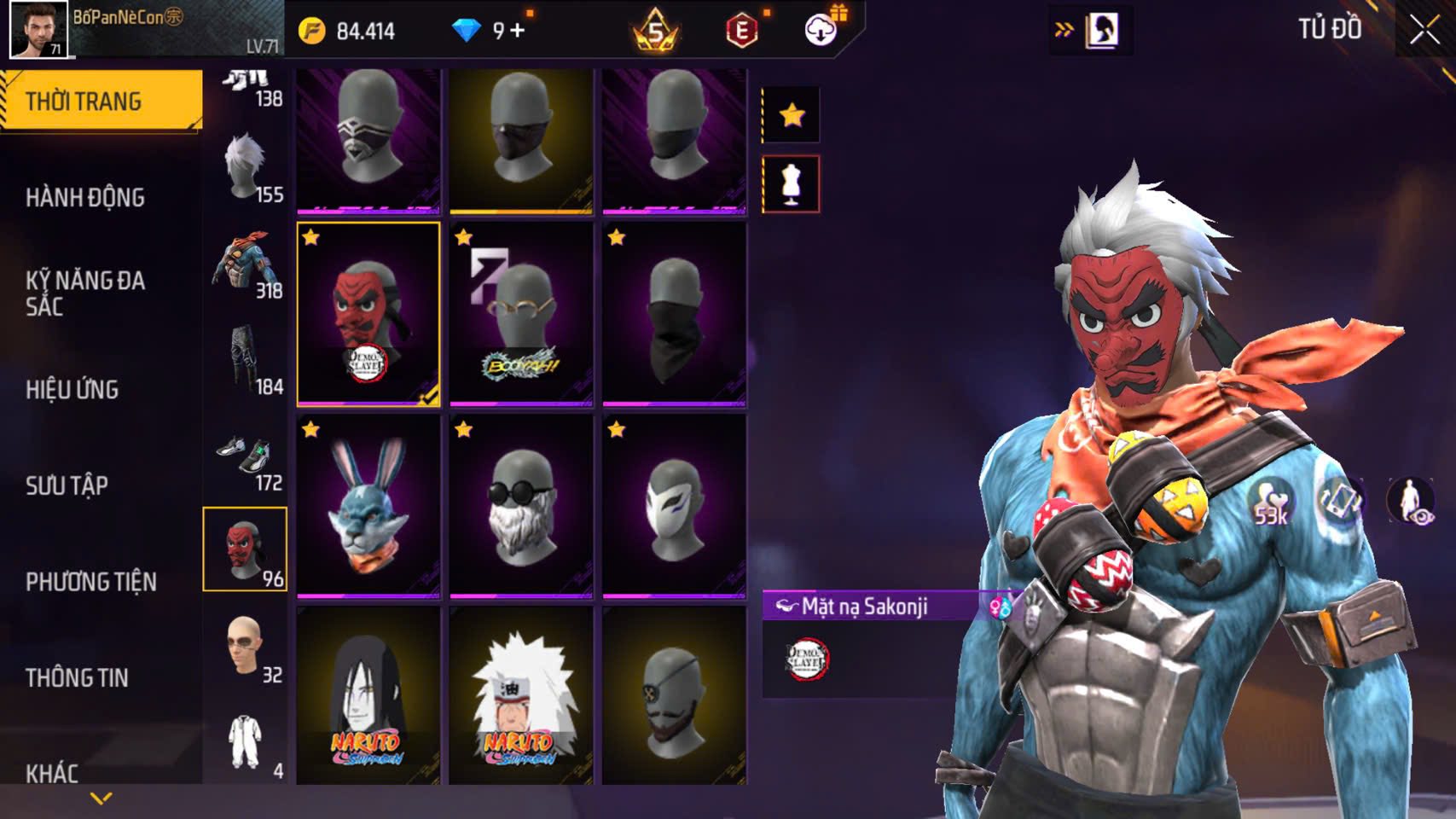Show favorites with the star filter button
Screen dimensions: 1456x819
792,114
